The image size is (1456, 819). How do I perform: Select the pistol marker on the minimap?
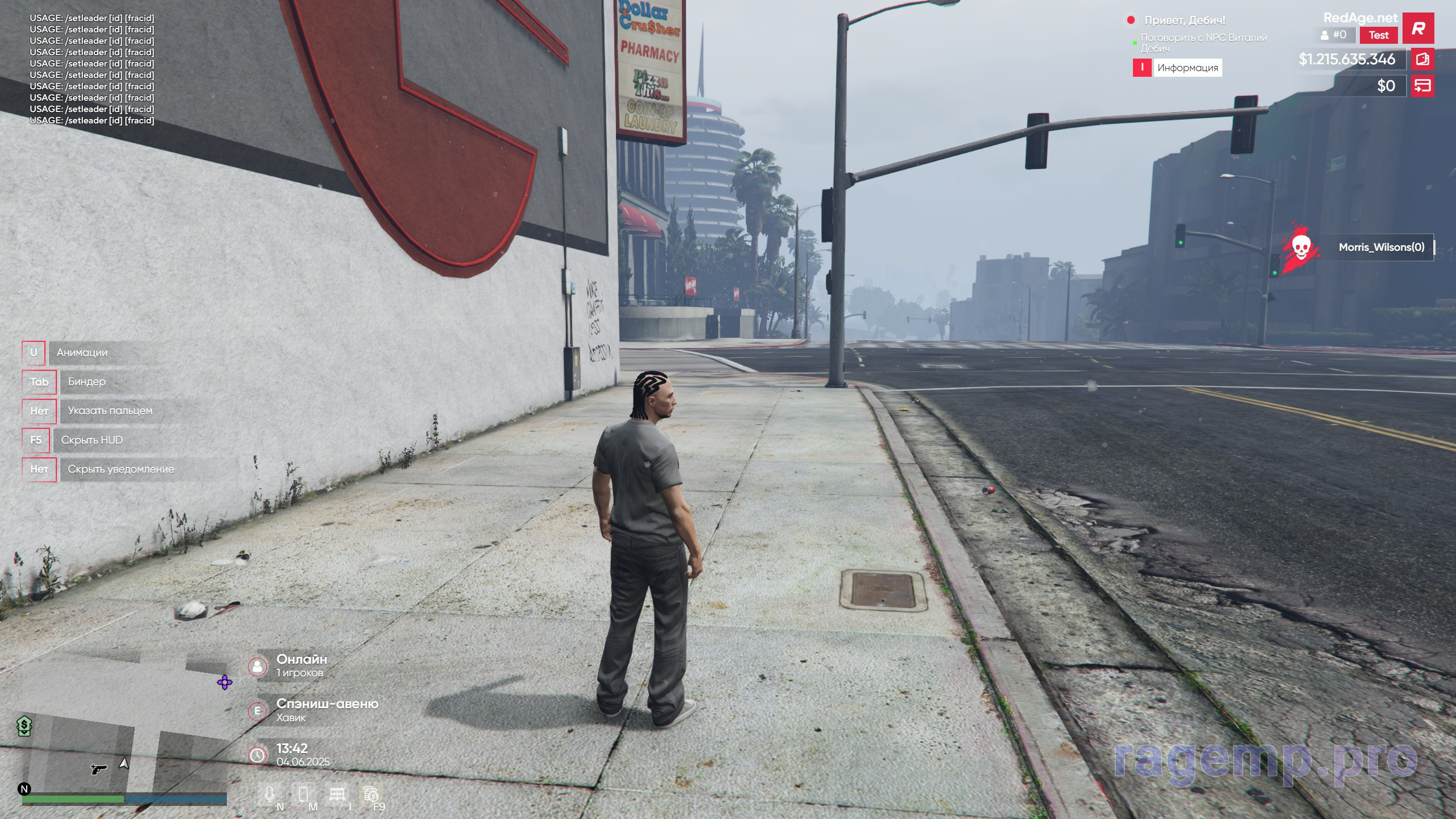point(98,769)
